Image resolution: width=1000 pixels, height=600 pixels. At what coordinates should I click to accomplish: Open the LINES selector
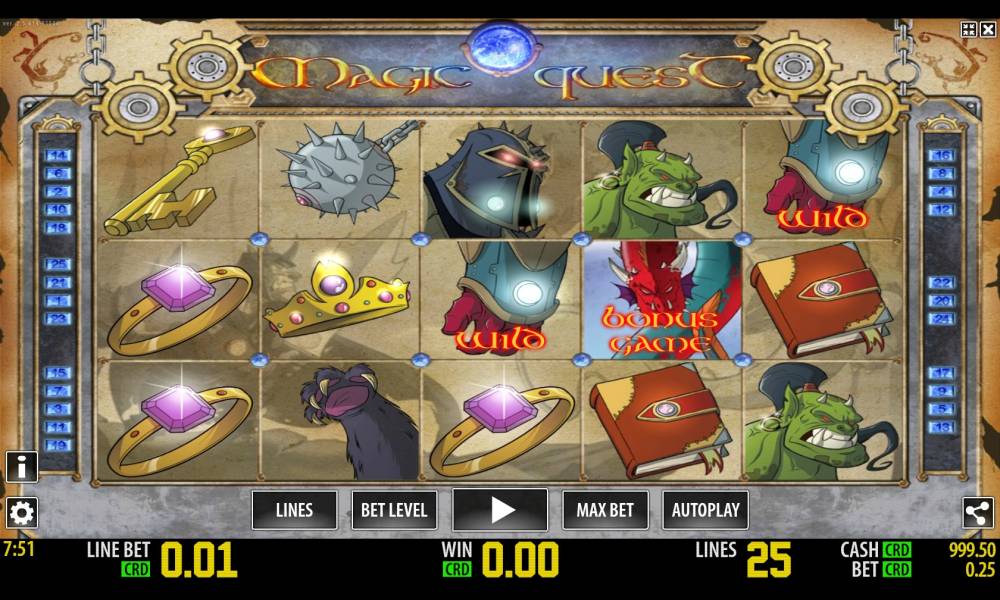point(294,510)
